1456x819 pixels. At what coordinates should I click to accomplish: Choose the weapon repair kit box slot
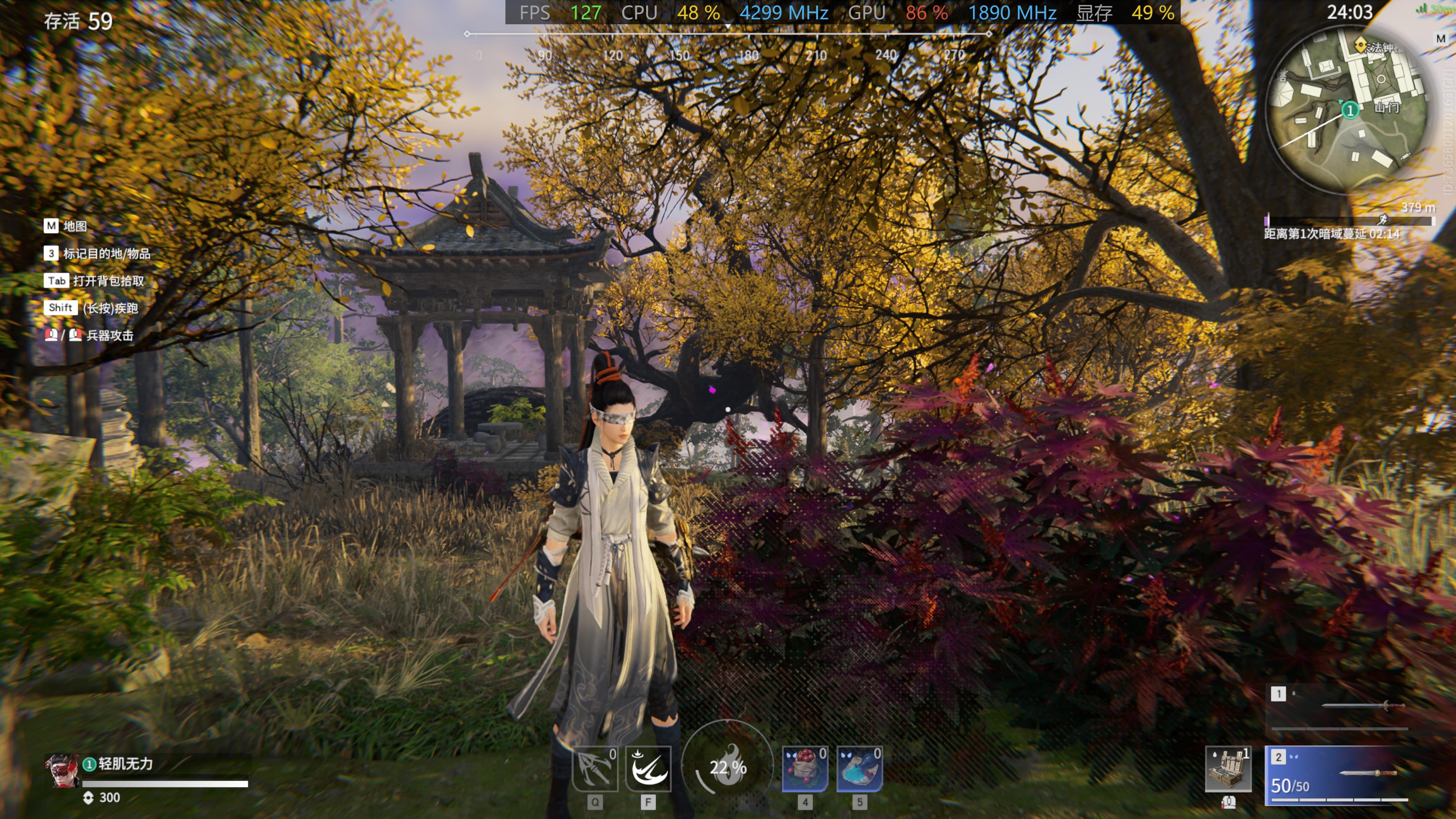coord(1228,769)
